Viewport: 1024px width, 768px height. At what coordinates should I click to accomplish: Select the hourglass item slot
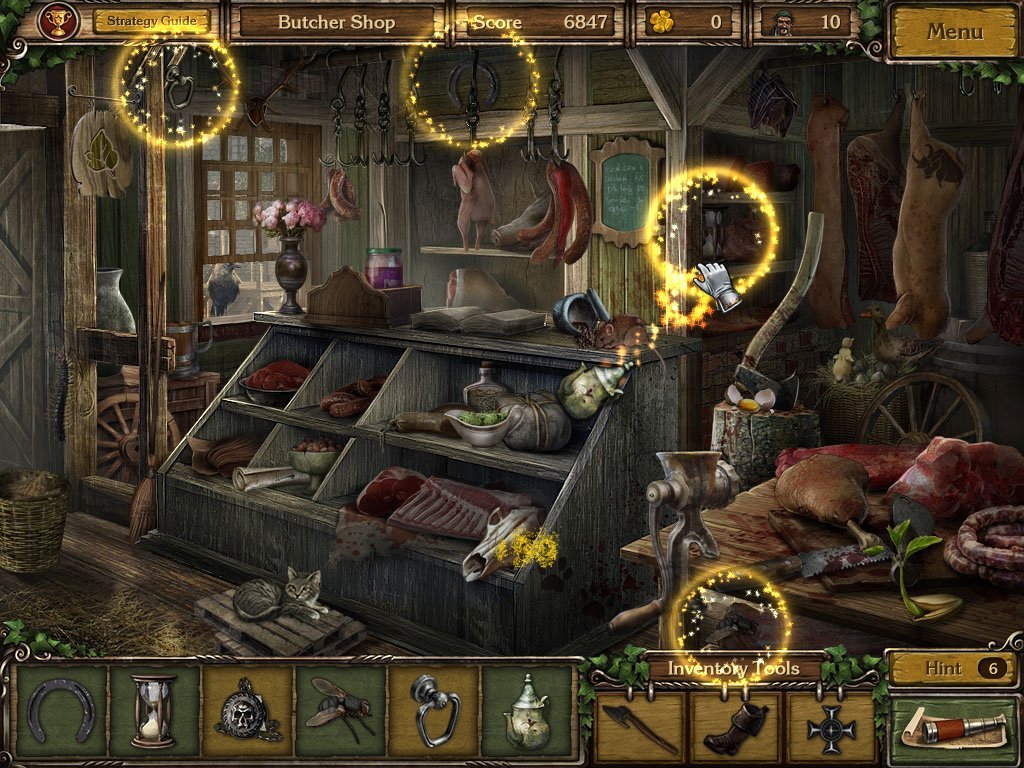coord(153,712)
